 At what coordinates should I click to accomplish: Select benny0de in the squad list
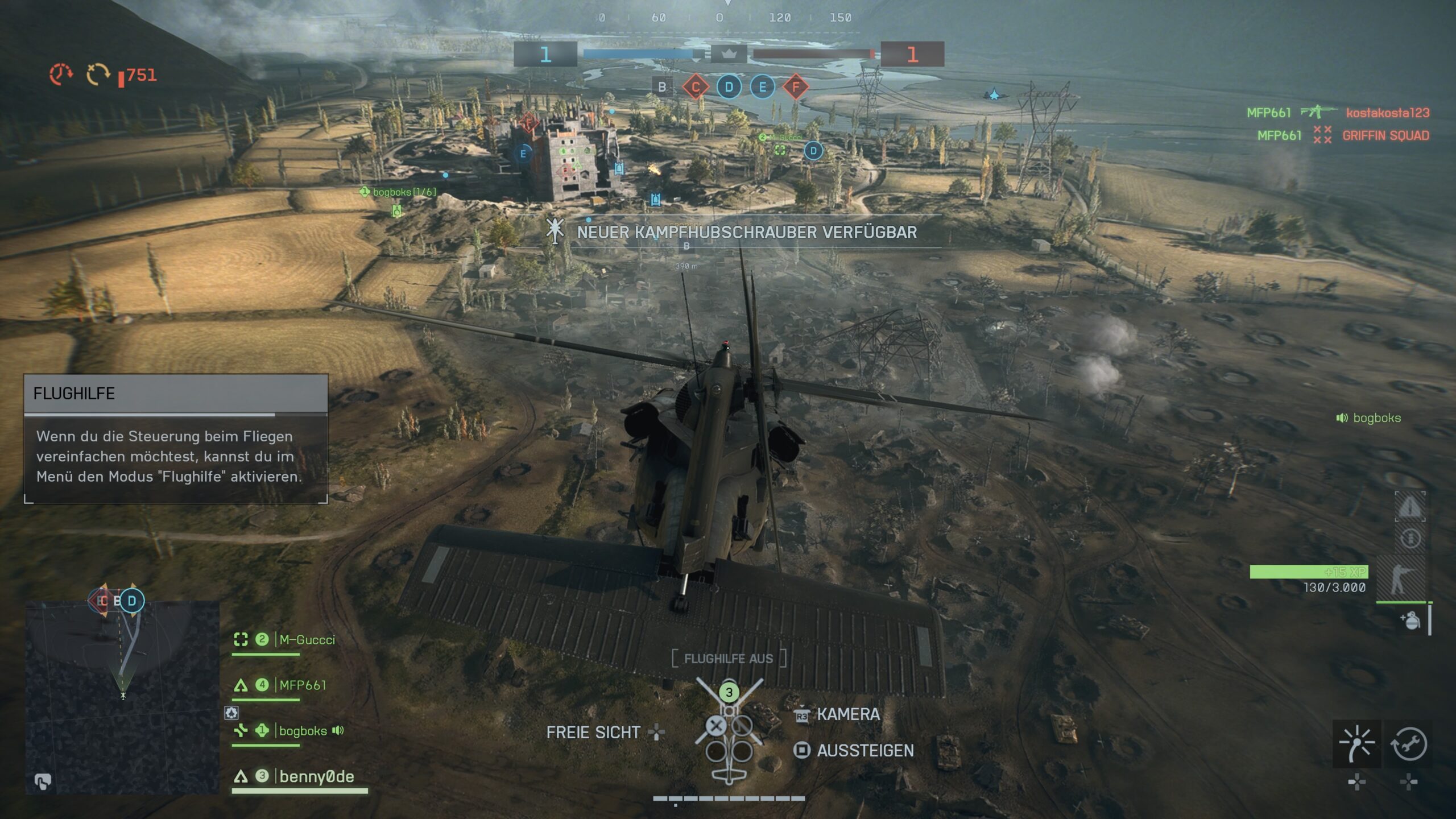pyautogui.click(x=316, y=777)
